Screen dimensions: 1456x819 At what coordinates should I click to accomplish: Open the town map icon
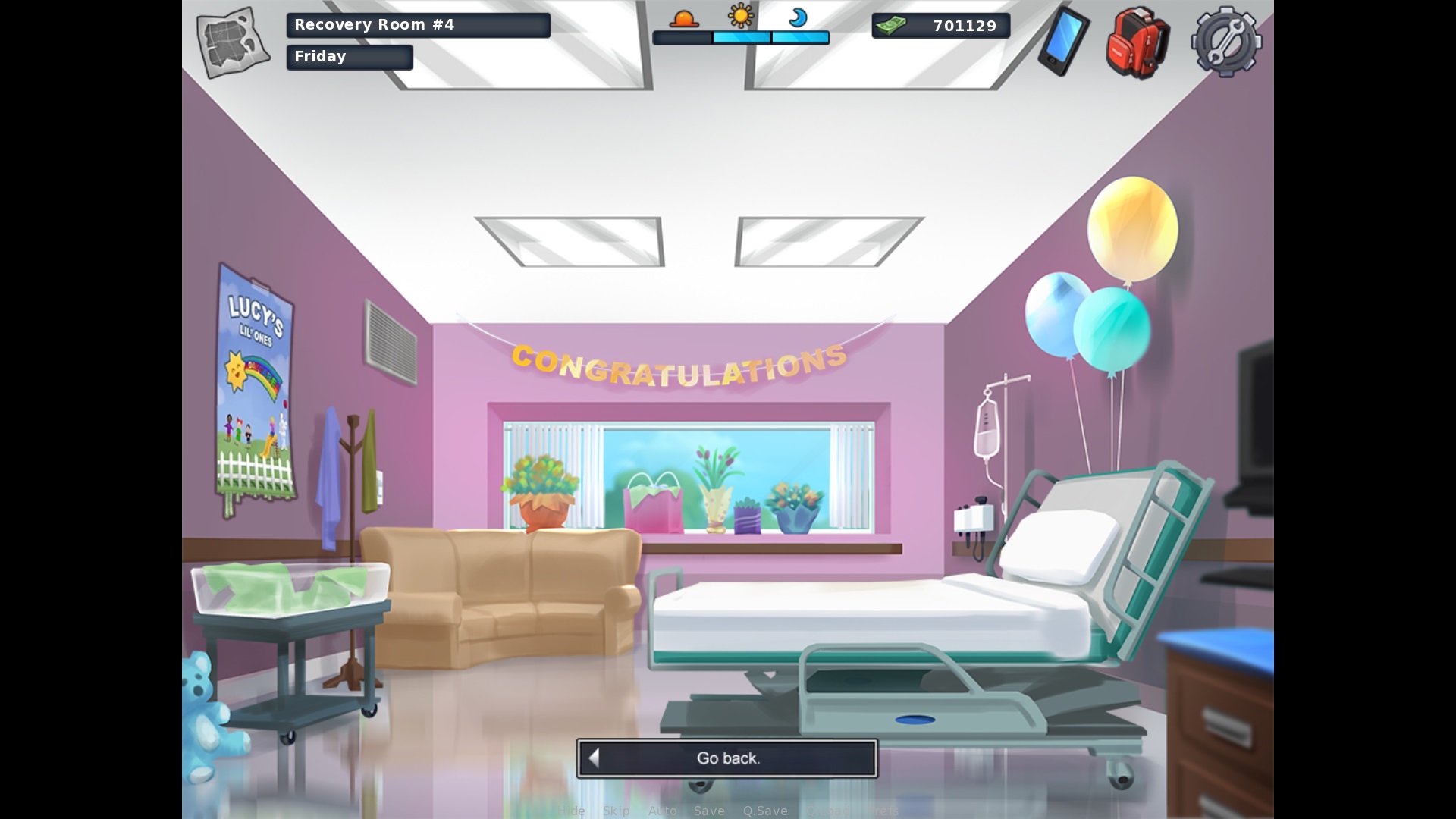pyautogui.click(x=233, y=42)
